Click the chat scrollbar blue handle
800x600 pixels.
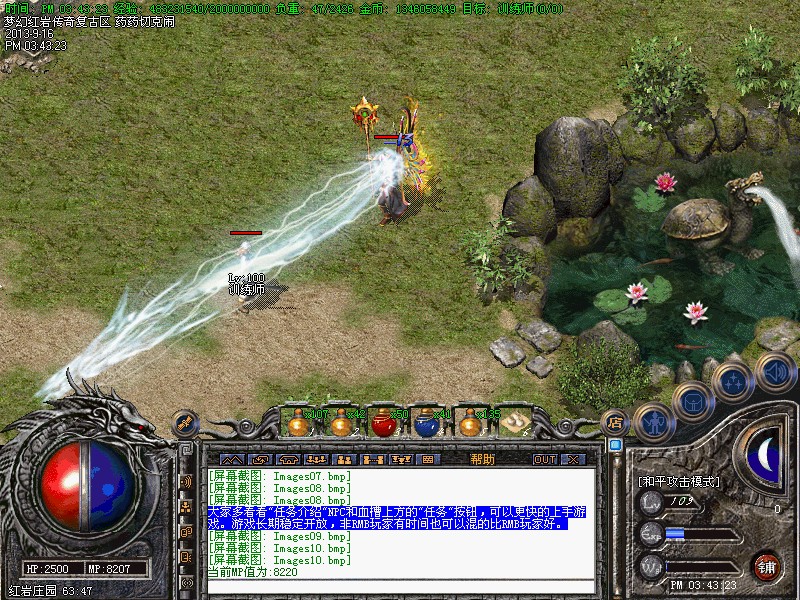615,445
